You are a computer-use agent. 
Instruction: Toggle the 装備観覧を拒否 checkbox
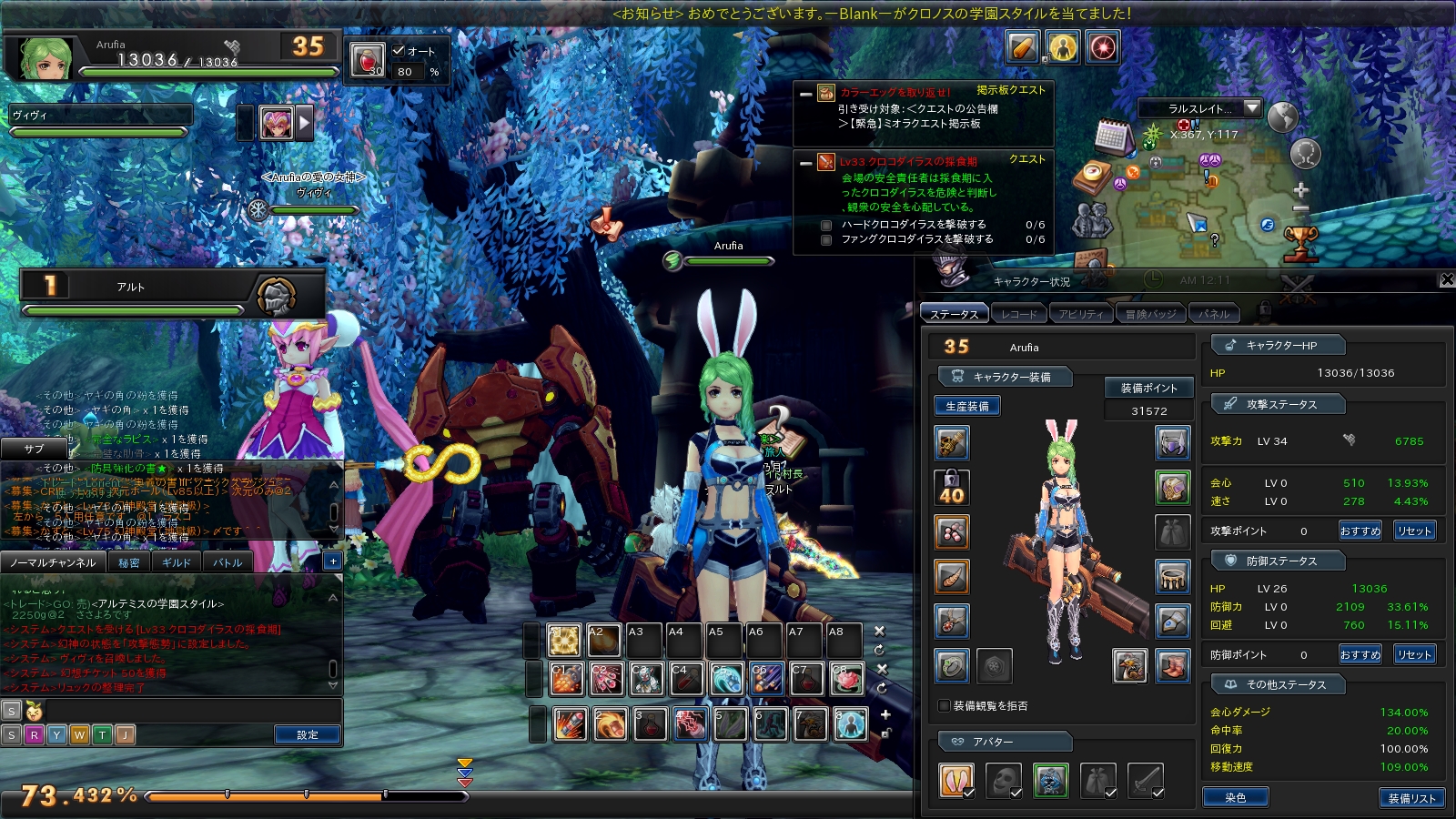coord(945,705)
